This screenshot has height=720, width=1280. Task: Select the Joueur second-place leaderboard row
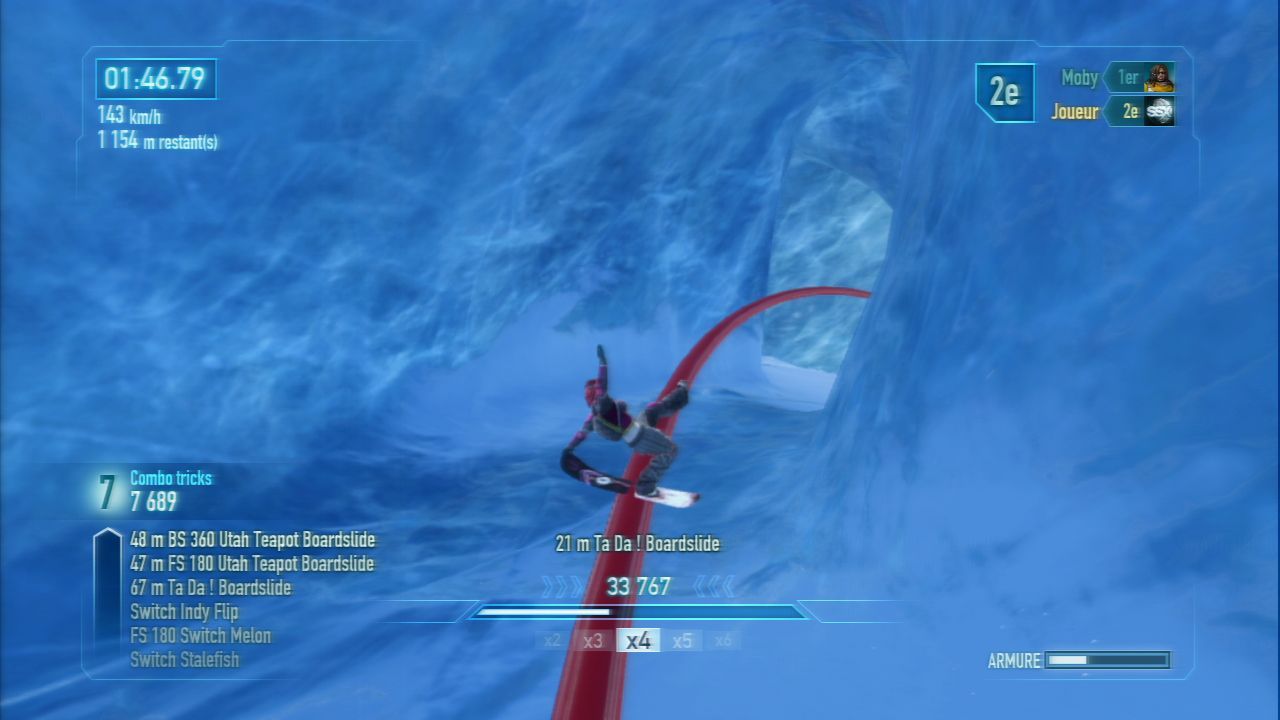click(1112, 111)
